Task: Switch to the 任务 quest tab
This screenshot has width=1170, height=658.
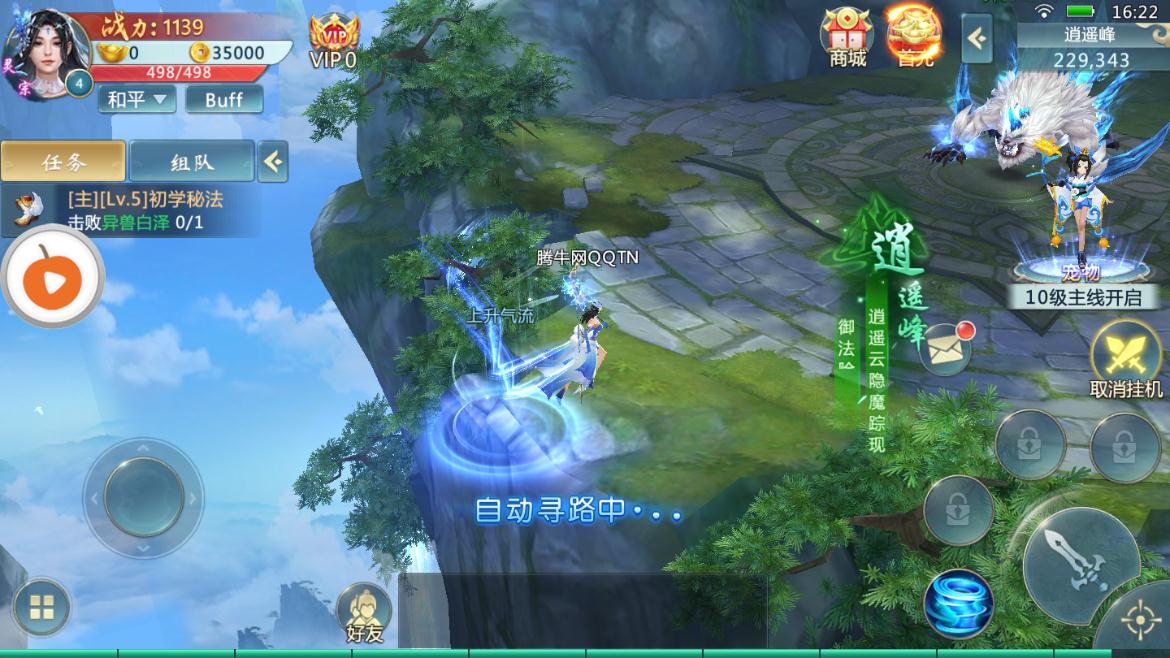Action: point(63,161)
